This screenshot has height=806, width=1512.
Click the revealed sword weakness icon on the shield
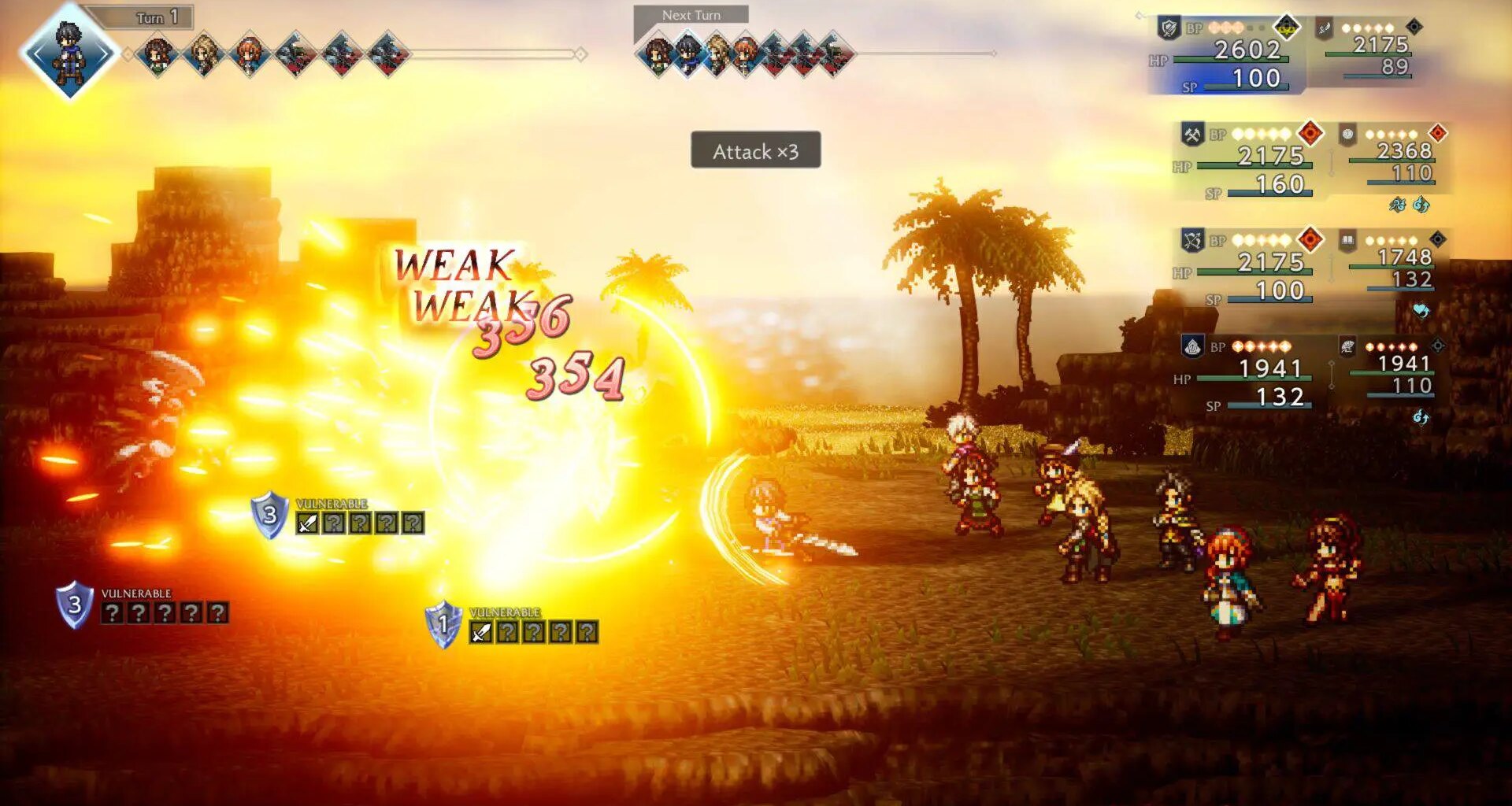(x=307, y=522)
